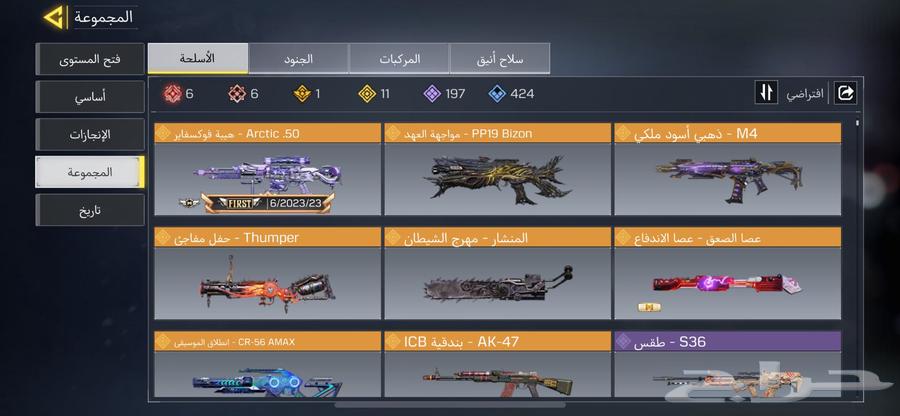The width and height of the screenshot is (900, 416).
Task: Select the AK-47 weapon card
Action: coord(497,375)
